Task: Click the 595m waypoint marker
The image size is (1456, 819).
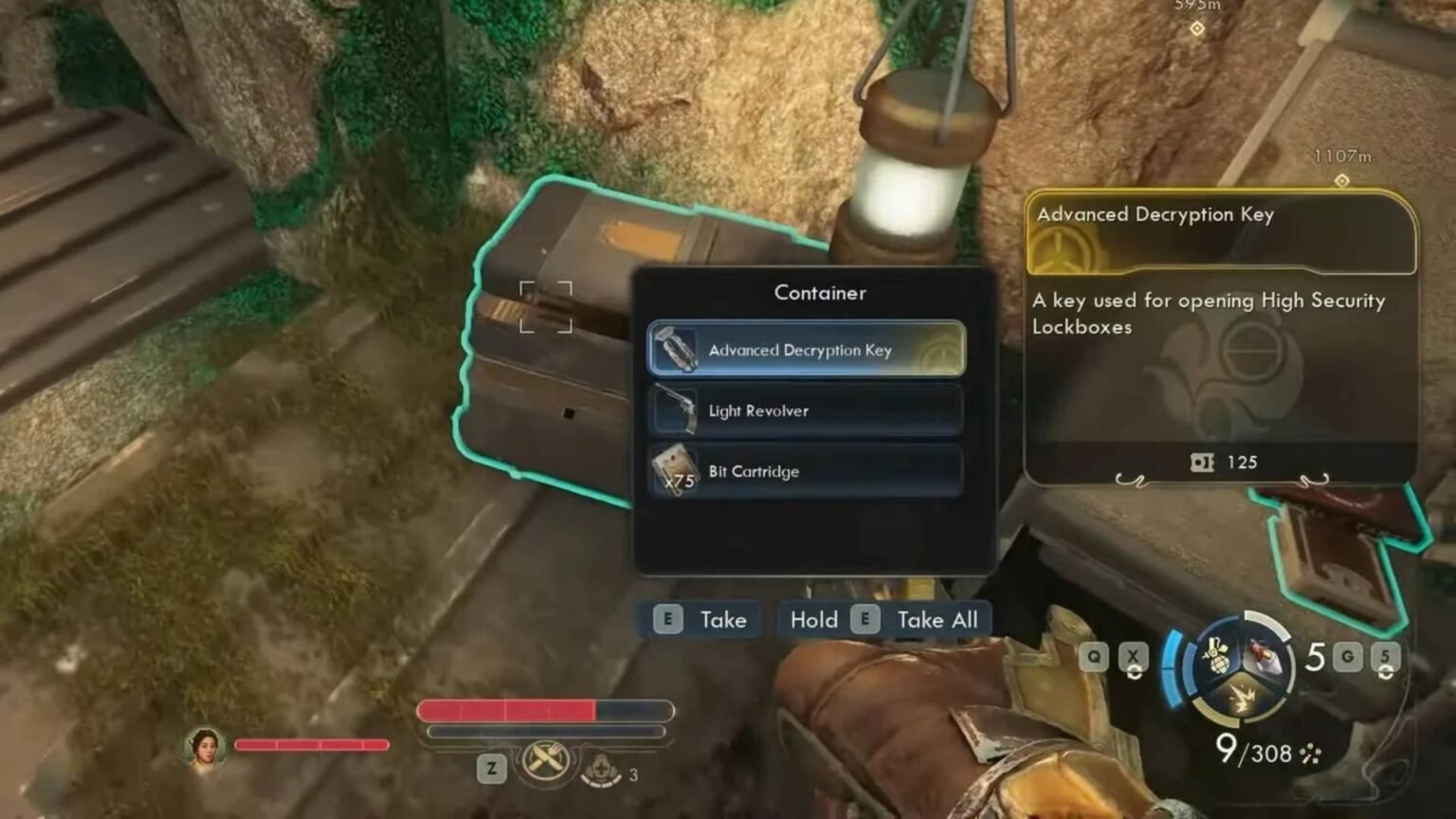Action: click(1197, 28)
